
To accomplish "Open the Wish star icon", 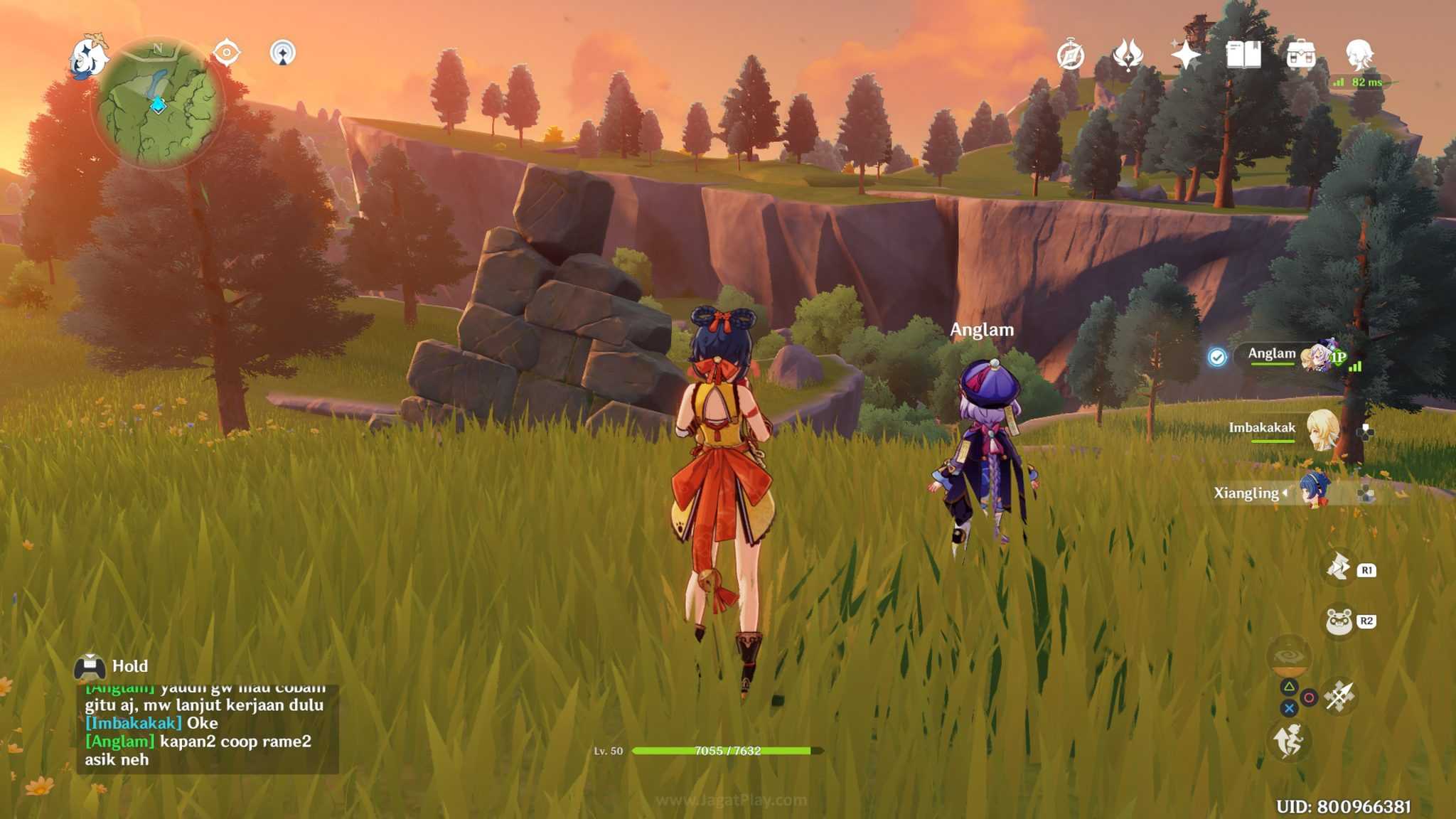I will (x=1186, y=55).
